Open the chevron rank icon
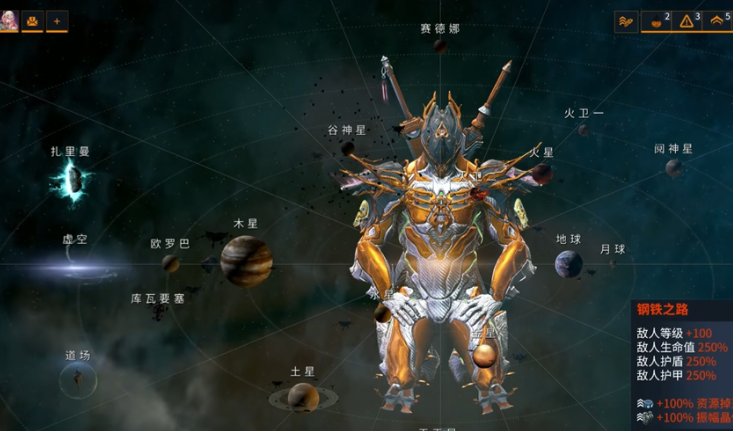Image resolution: width=733 pixels, height=431 pixels. [x=716, y=20]
